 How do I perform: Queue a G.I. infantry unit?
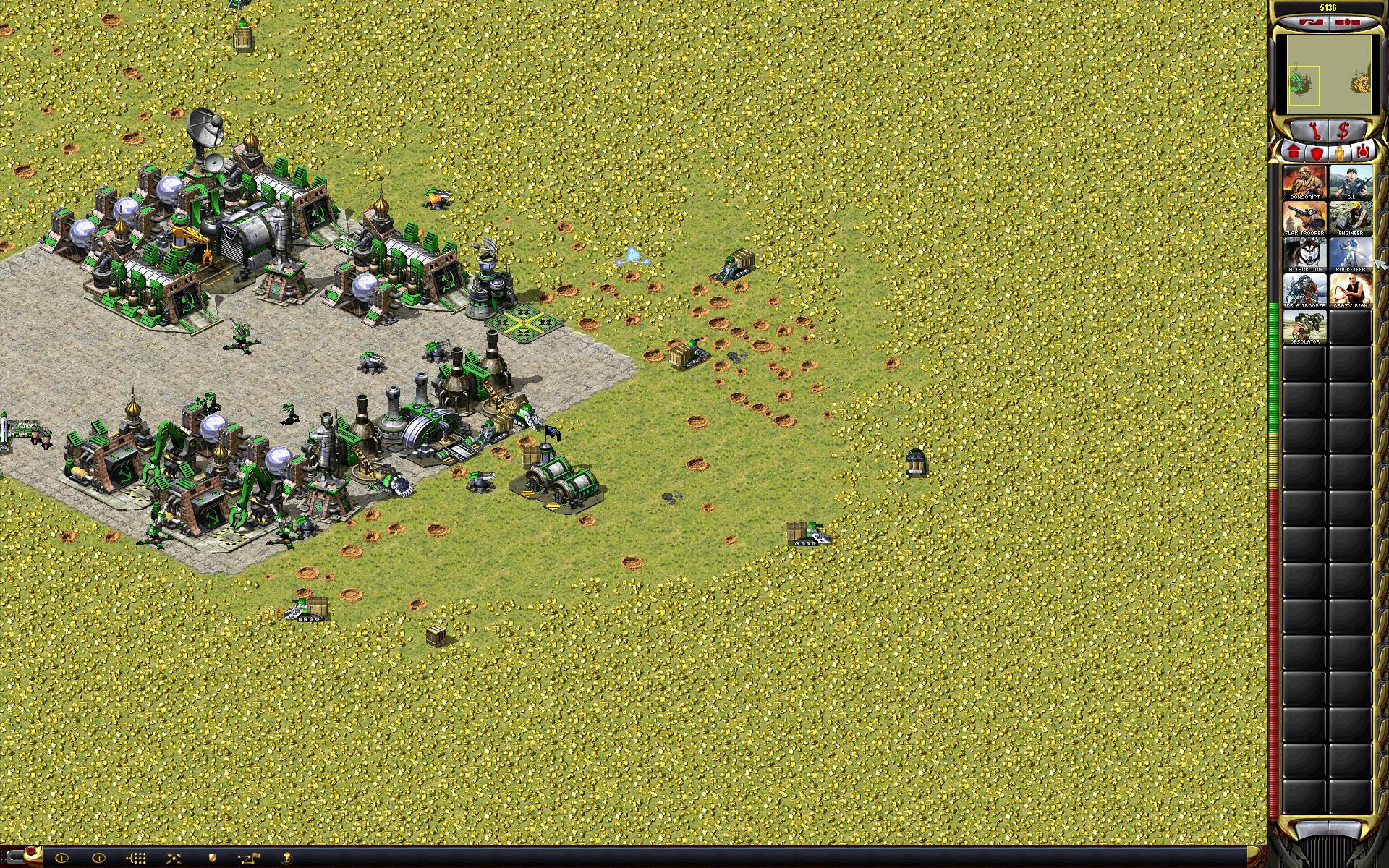coord(1350,182)
